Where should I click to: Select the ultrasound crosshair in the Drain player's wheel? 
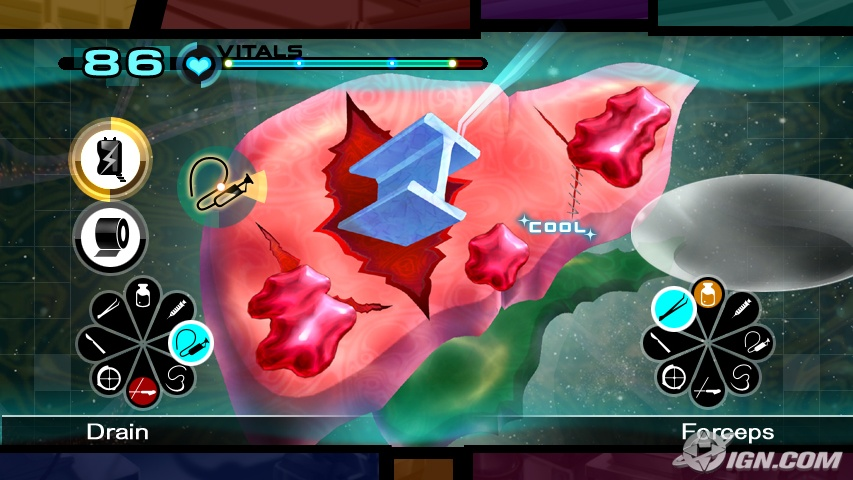tap(109, 378)
